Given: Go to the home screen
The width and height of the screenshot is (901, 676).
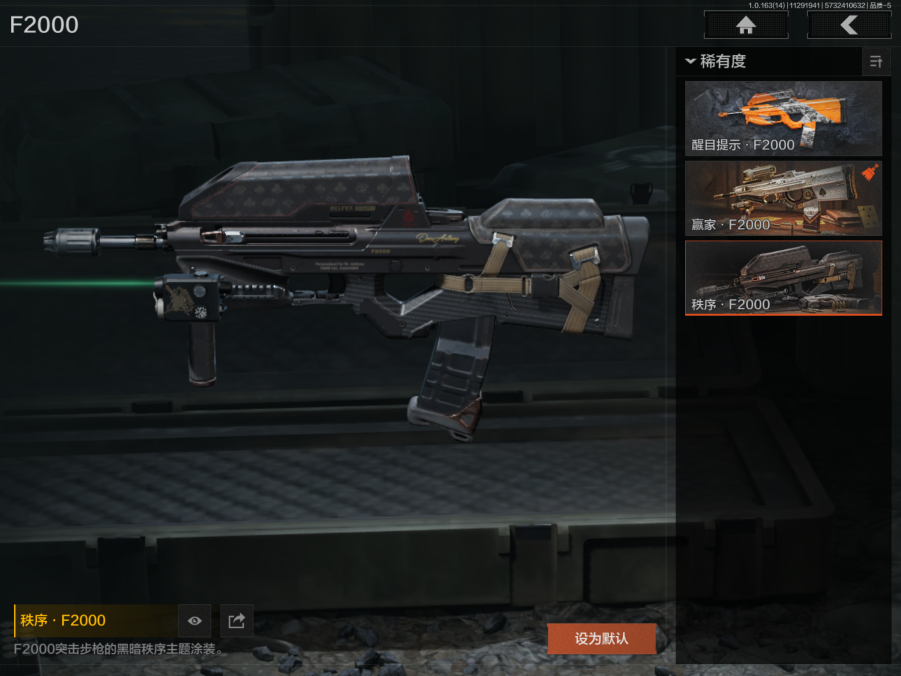Looking at the screenshot, I should (x=745, y=25).
